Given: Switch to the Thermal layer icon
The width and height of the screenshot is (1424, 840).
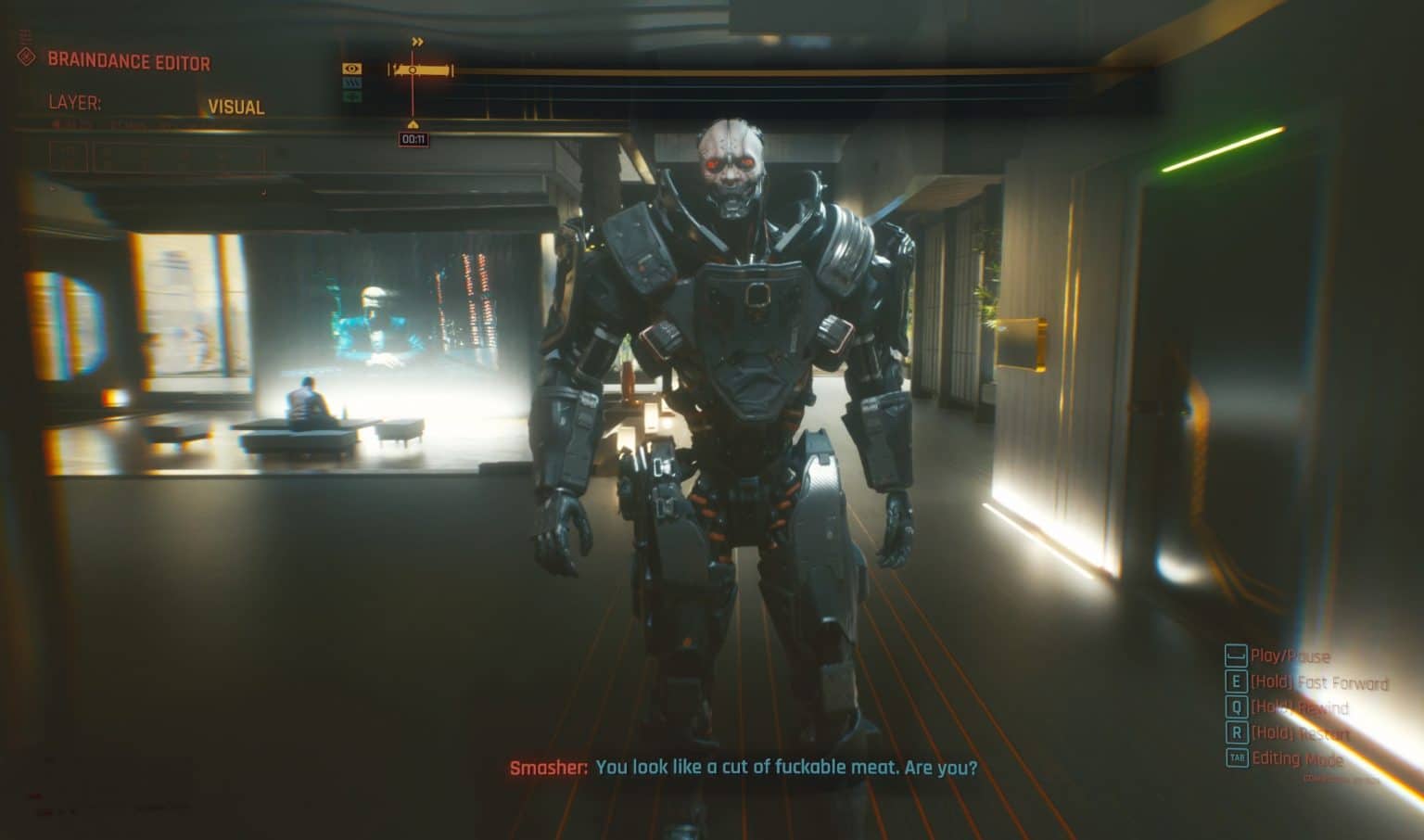Looking at the screenshot, I should click(x=353, y=83).
